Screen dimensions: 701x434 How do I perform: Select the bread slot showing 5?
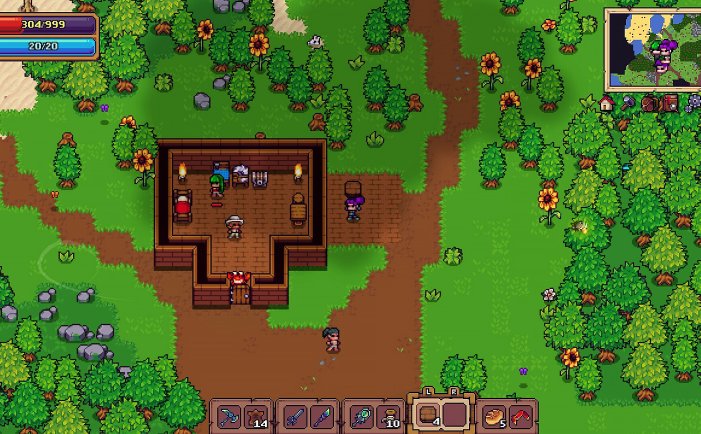tap(494, 415)
